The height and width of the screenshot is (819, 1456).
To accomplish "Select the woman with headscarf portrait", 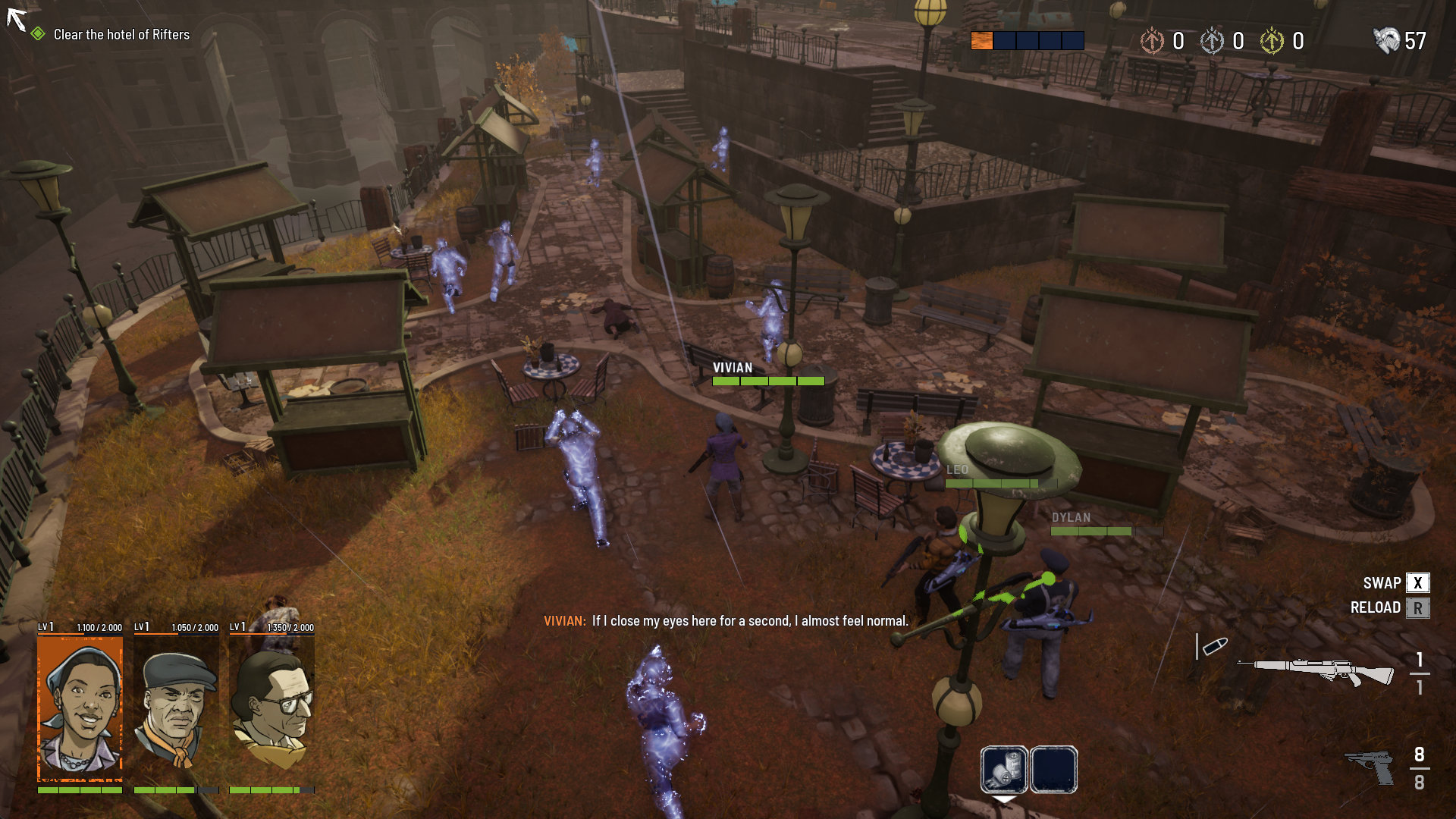I will coord(80,708).
